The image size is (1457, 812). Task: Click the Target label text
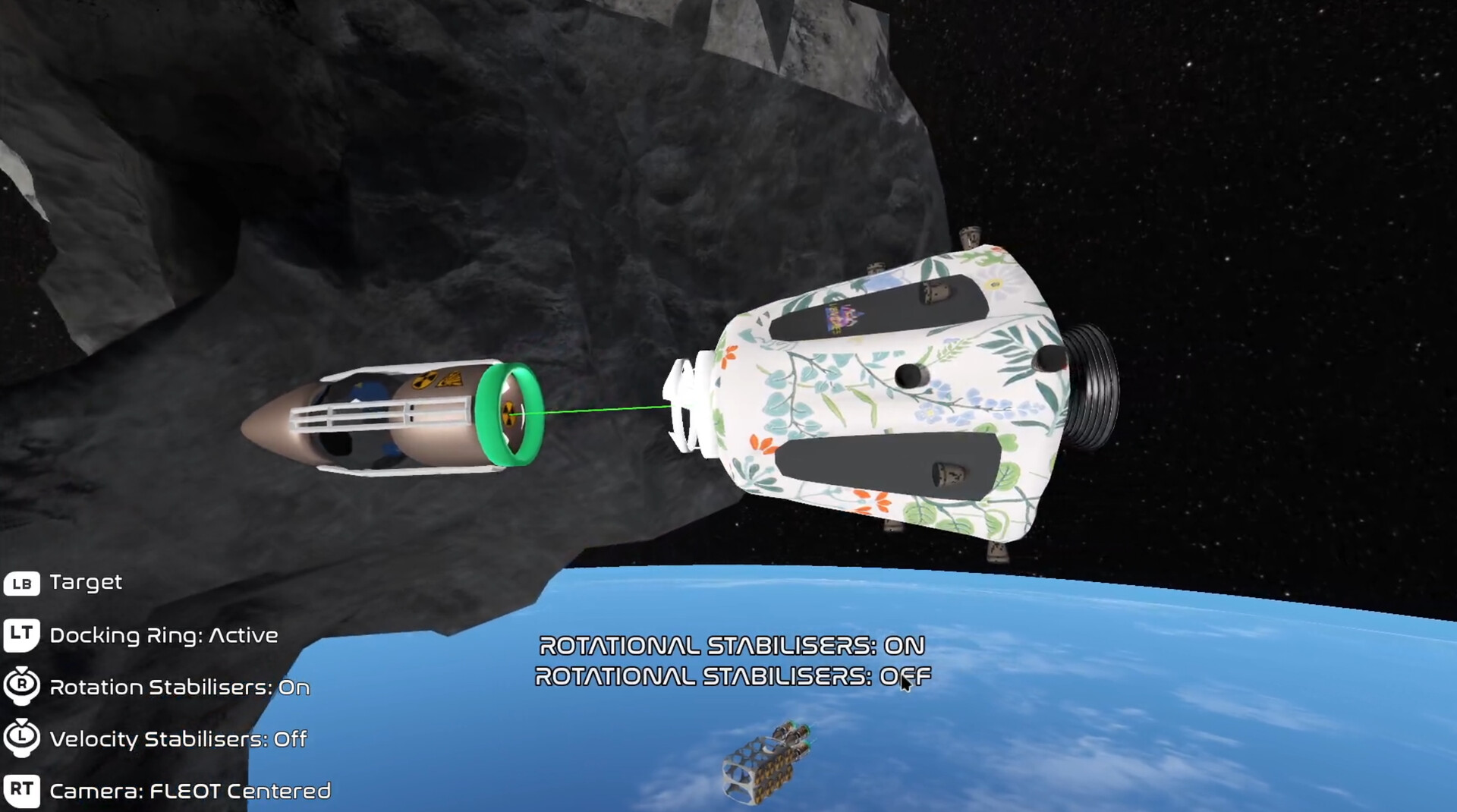[x=85, y=583]
